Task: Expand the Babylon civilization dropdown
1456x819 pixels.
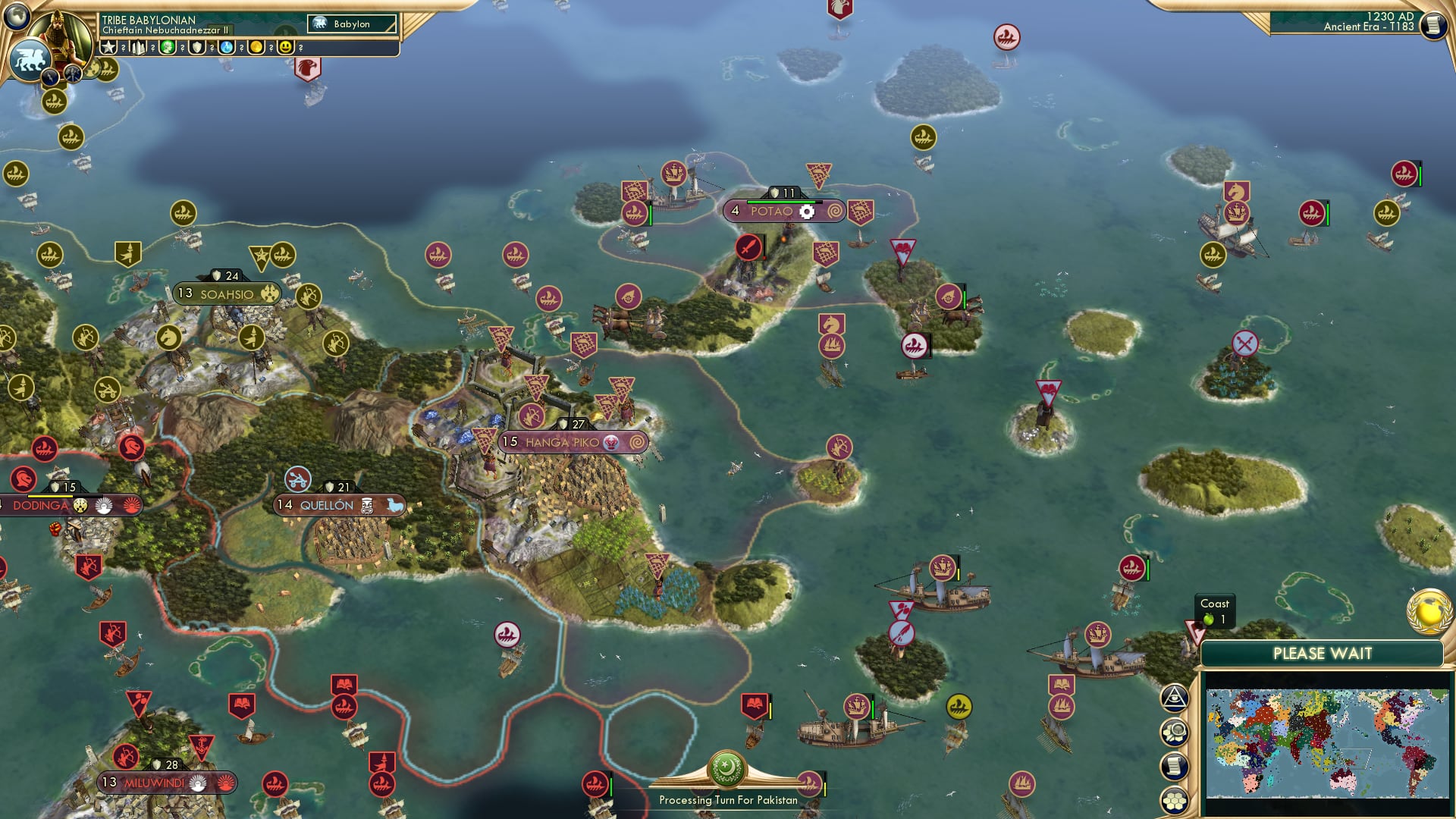Action: [351, 24]
